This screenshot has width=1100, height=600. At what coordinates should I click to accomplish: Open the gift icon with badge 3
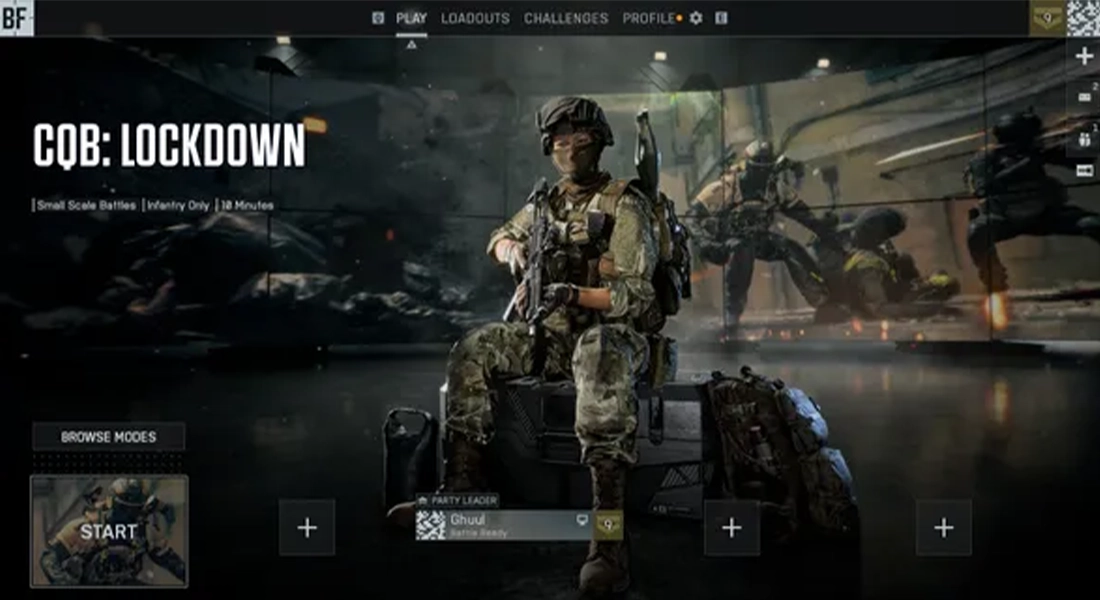point(1084,139)
